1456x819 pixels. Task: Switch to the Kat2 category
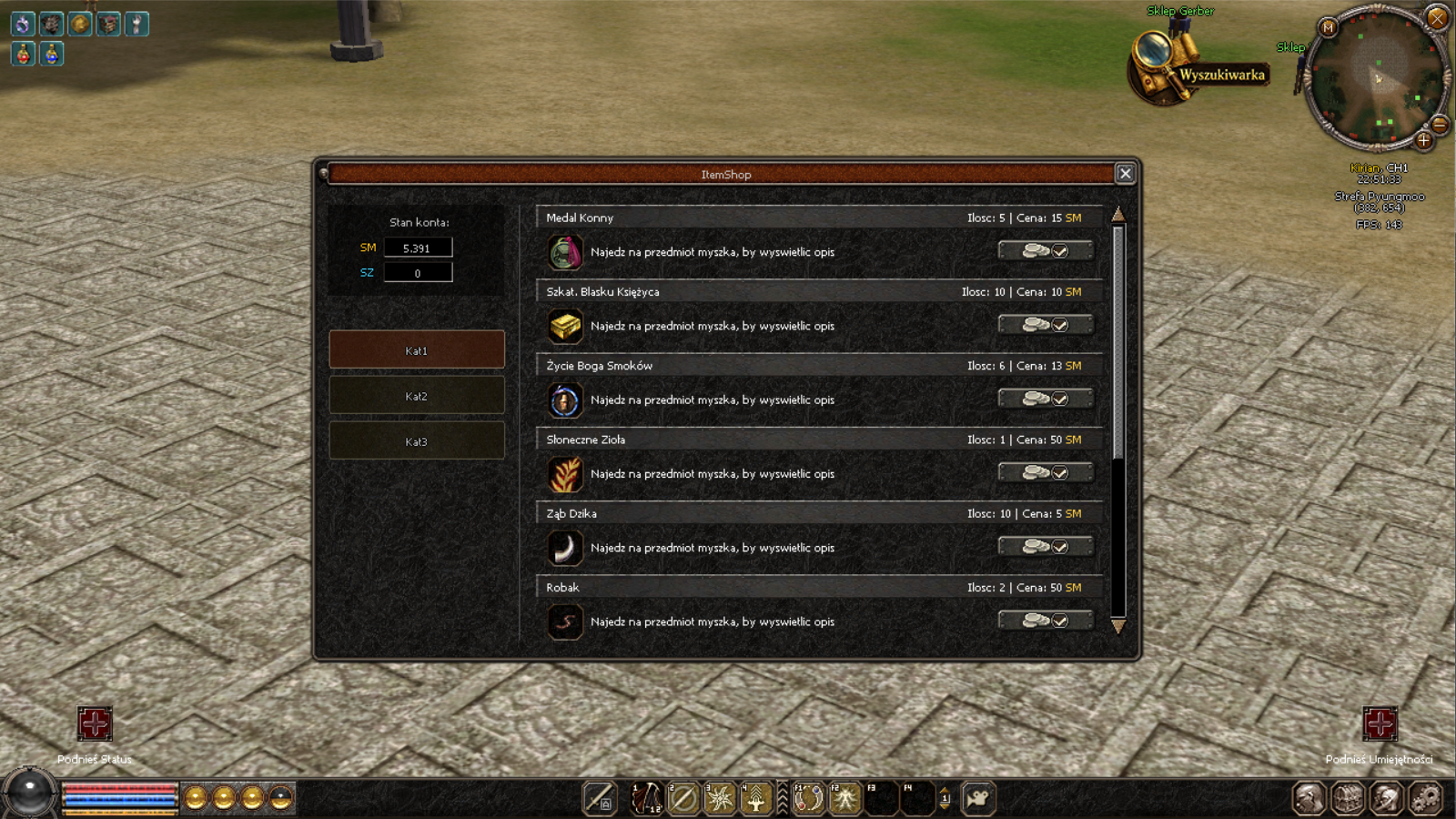[417, 395]
